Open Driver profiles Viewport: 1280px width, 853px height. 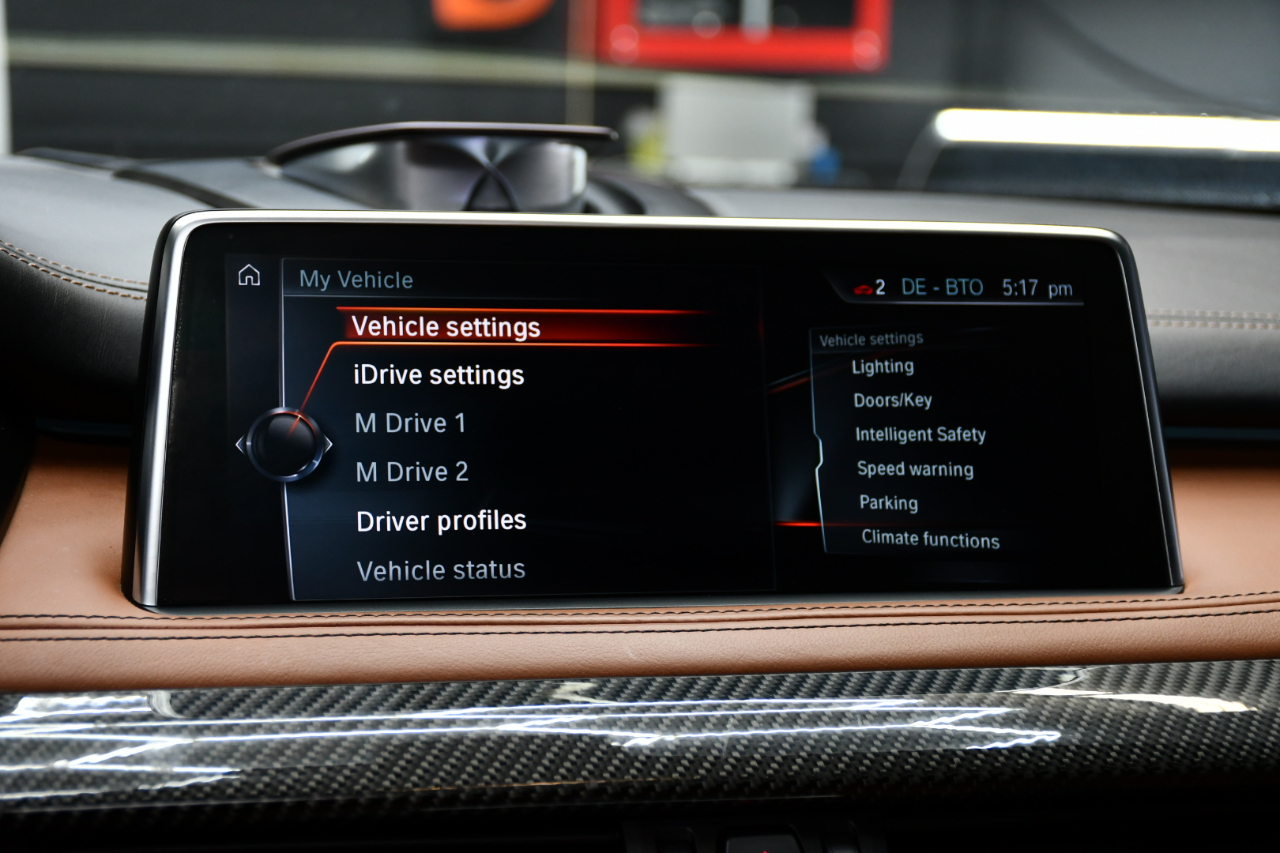coord(441,521)
